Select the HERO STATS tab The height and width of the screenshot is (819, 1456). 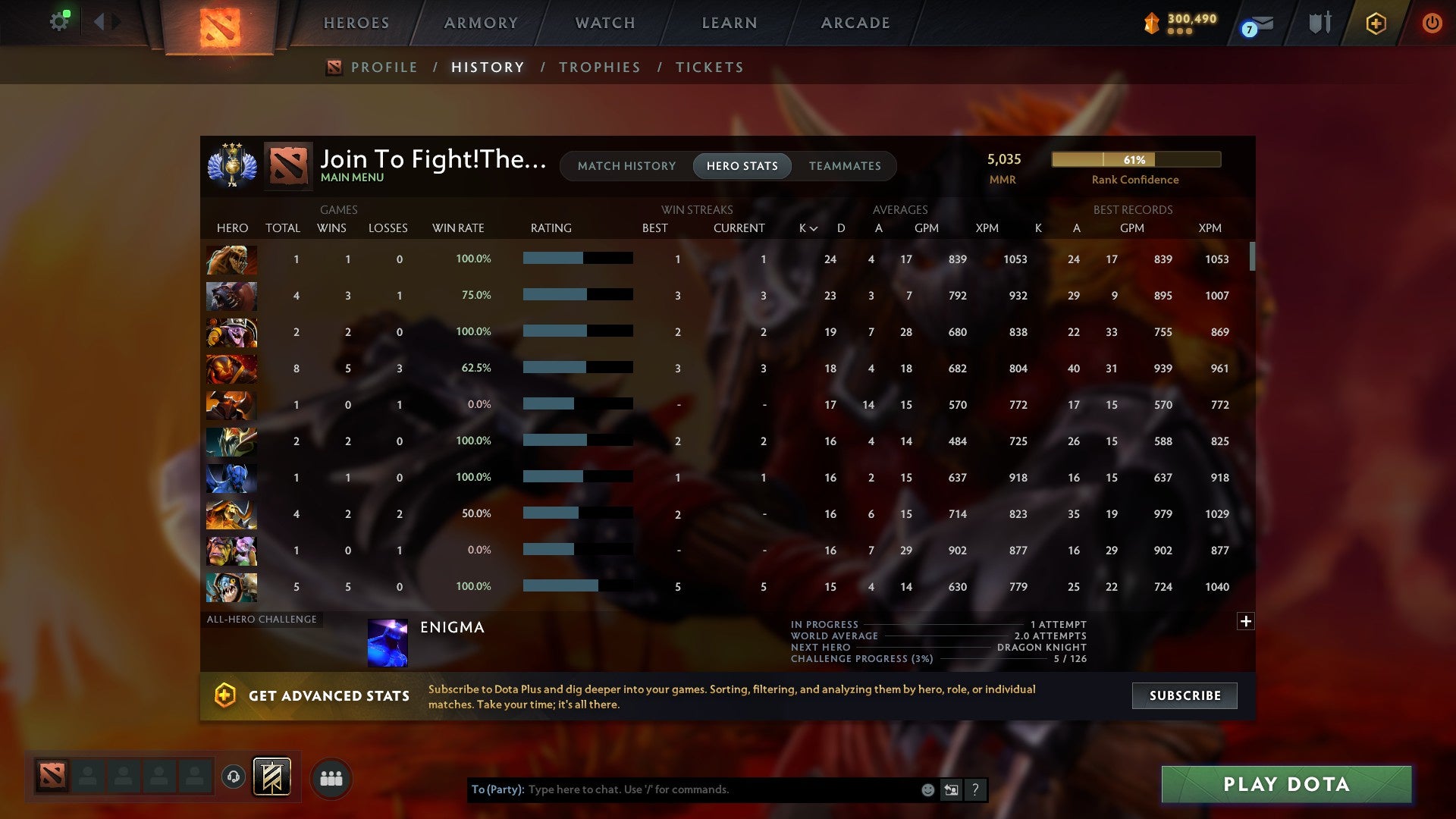point(742,165)
